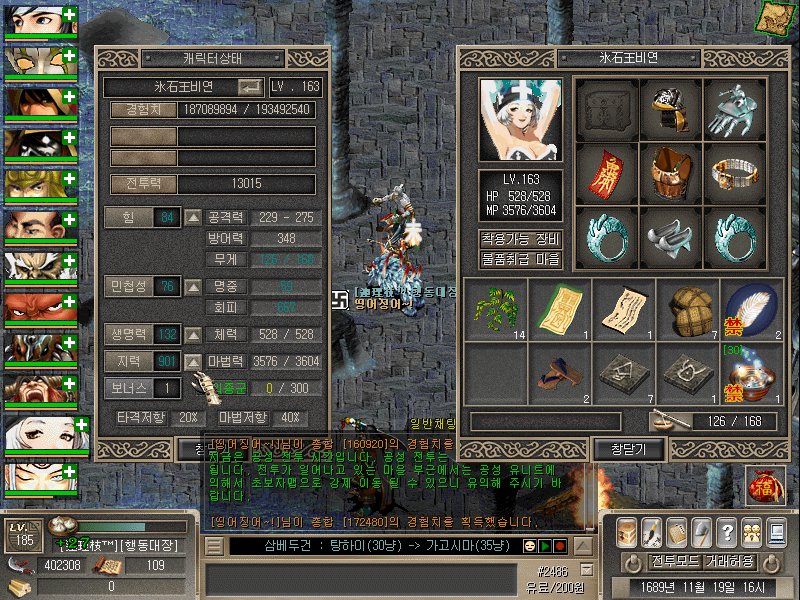Select the equipped silver shoes slot
The height and width of the screenshot is (600, 800).
(671, 238)
